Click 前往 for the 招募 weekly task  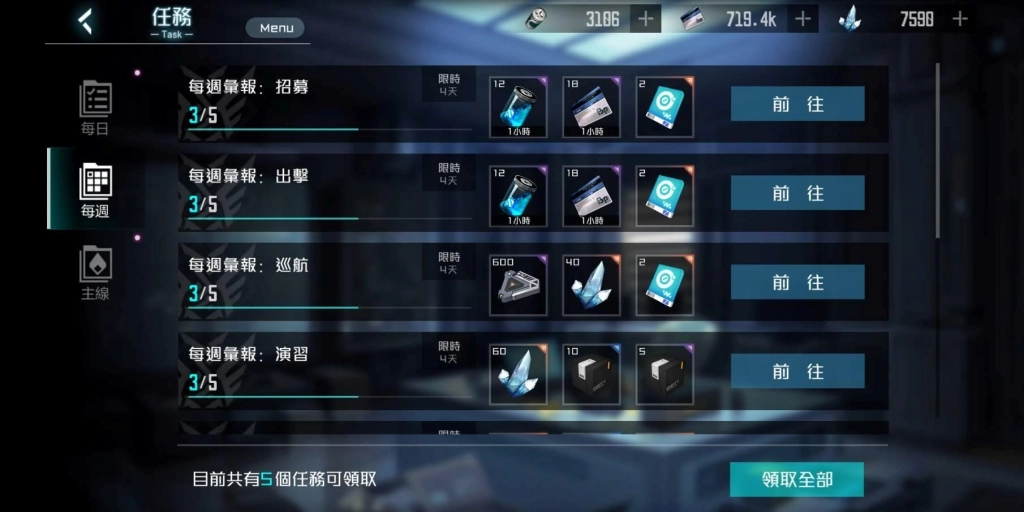coord(797,104)
